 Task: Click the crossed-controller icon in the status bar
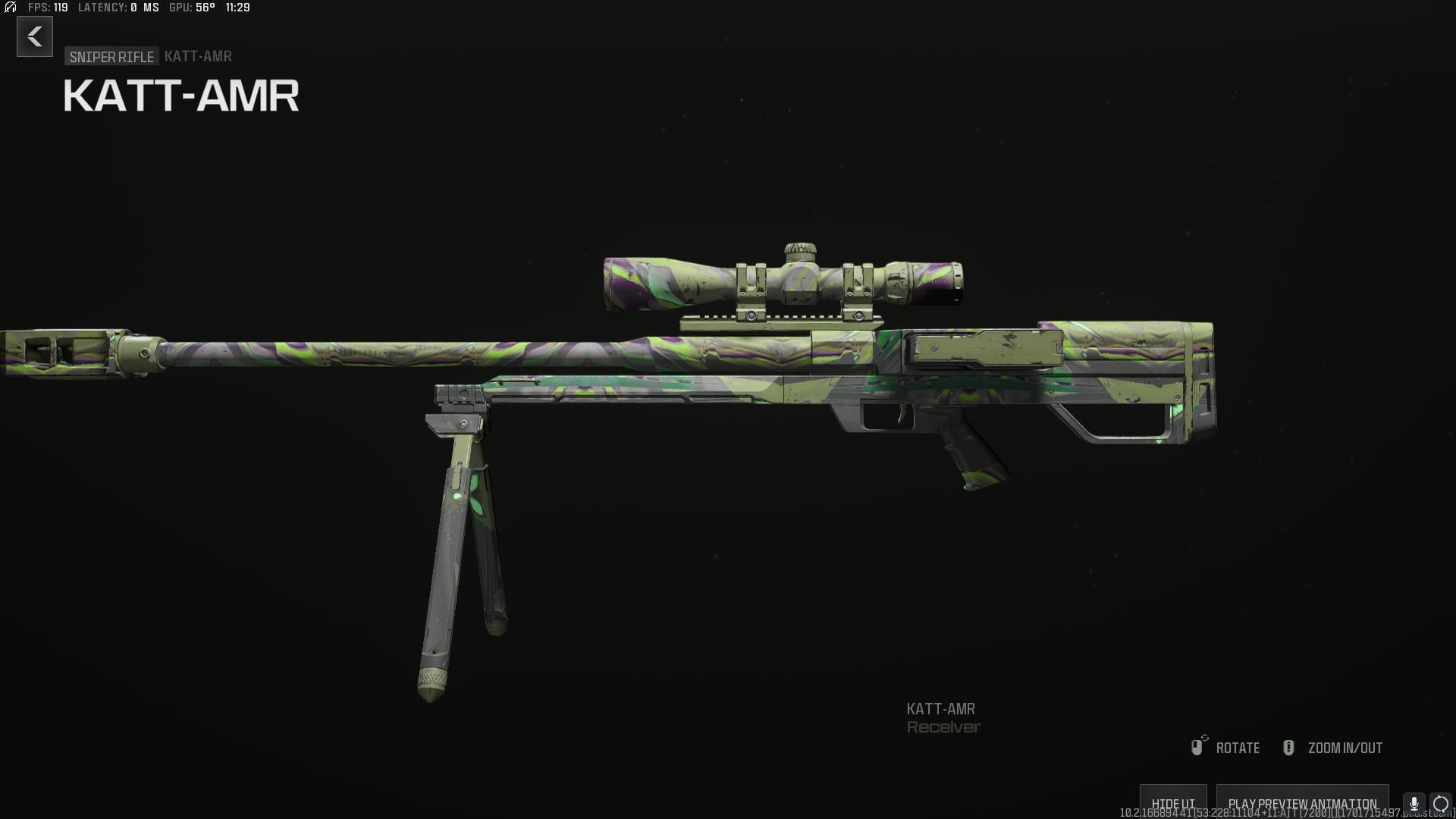[10, 8]
